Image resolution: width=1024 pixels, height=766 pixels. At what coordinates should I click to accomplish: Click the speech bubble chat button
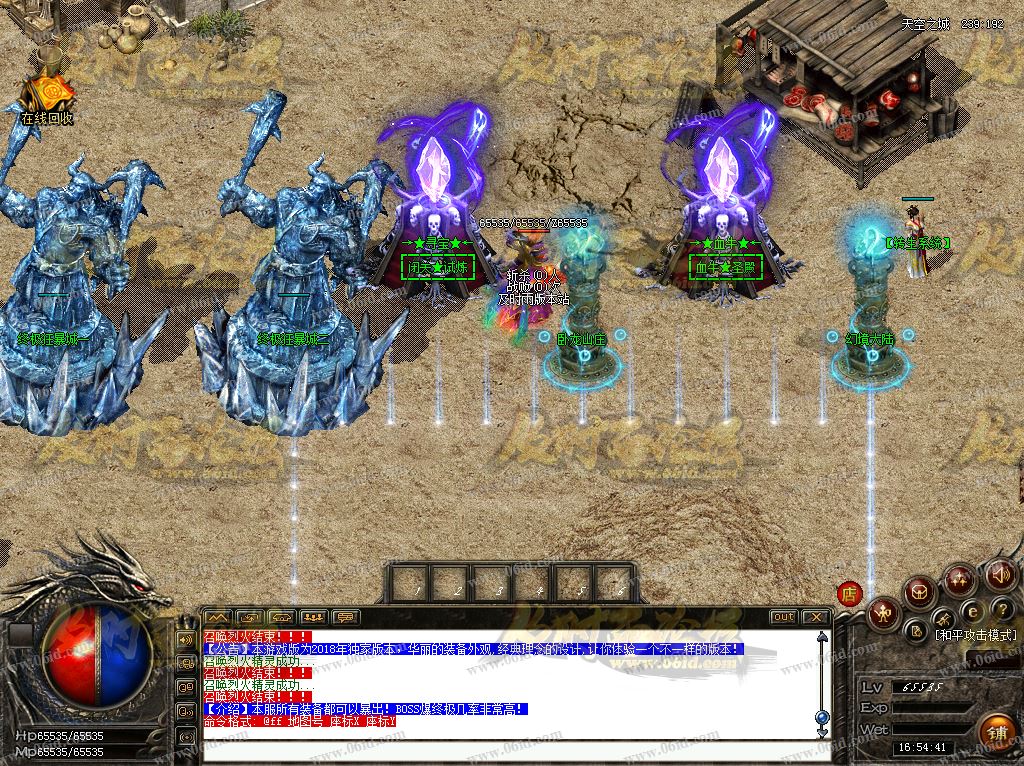coord(345,617)
